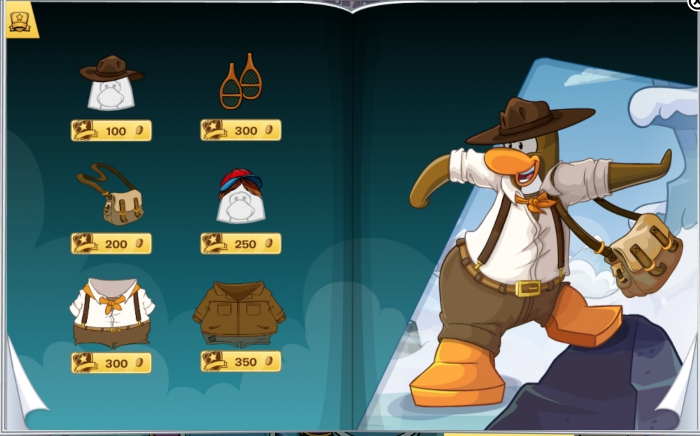Image resolution: width=700 pixels, height=436 pixels.
Task: Select the red cap with goggles
Action: point(240,193)
